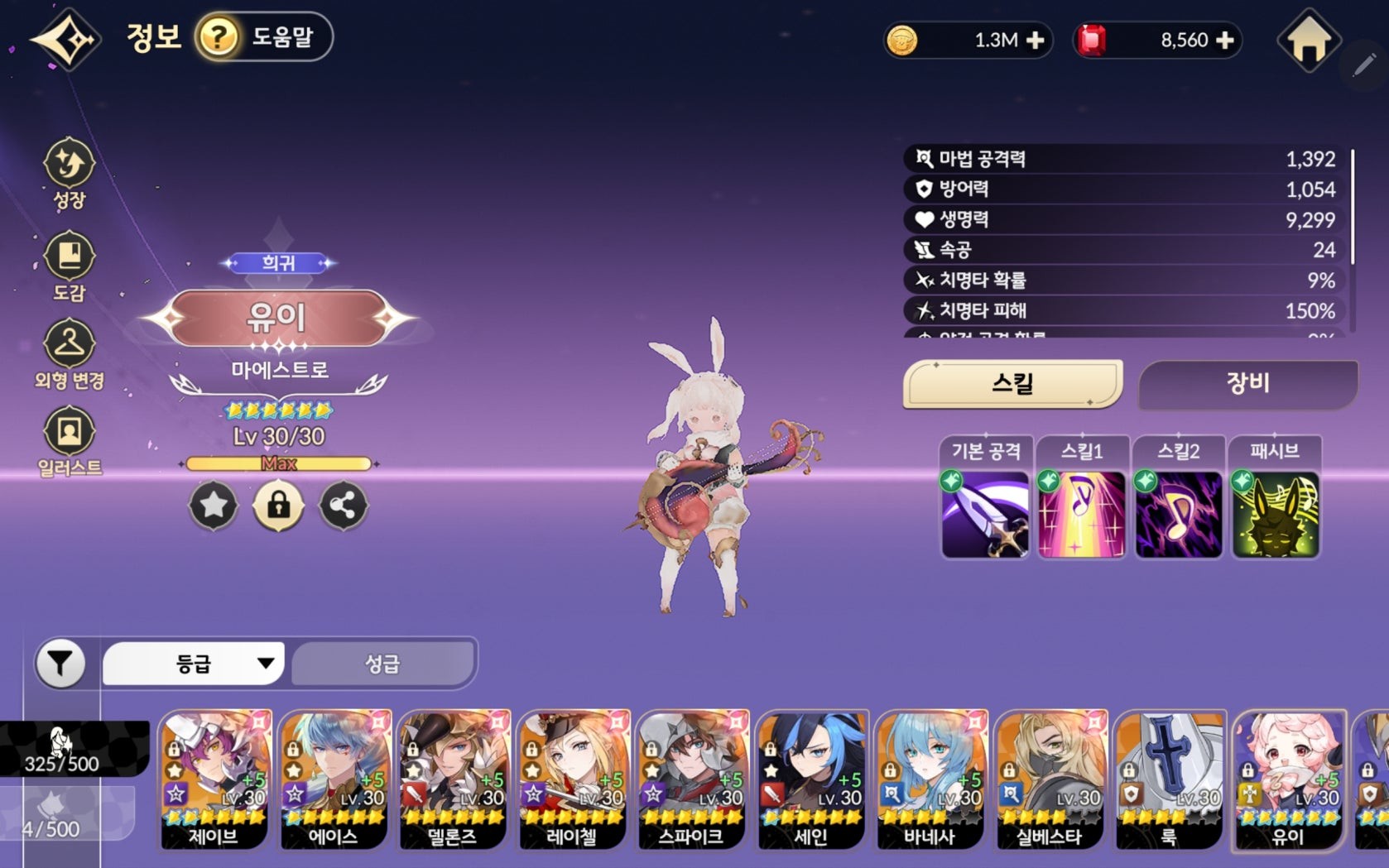Open the 등급 sort dropdown
This screenshot has height=868, width=1389.
194,663
